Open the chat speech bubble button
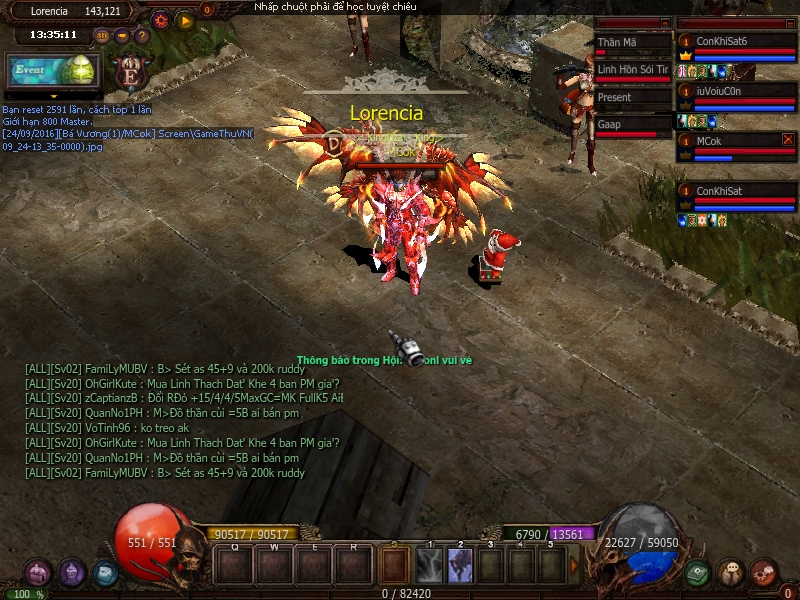This screenshot has width=800, height=600. [x=731, y=572]
